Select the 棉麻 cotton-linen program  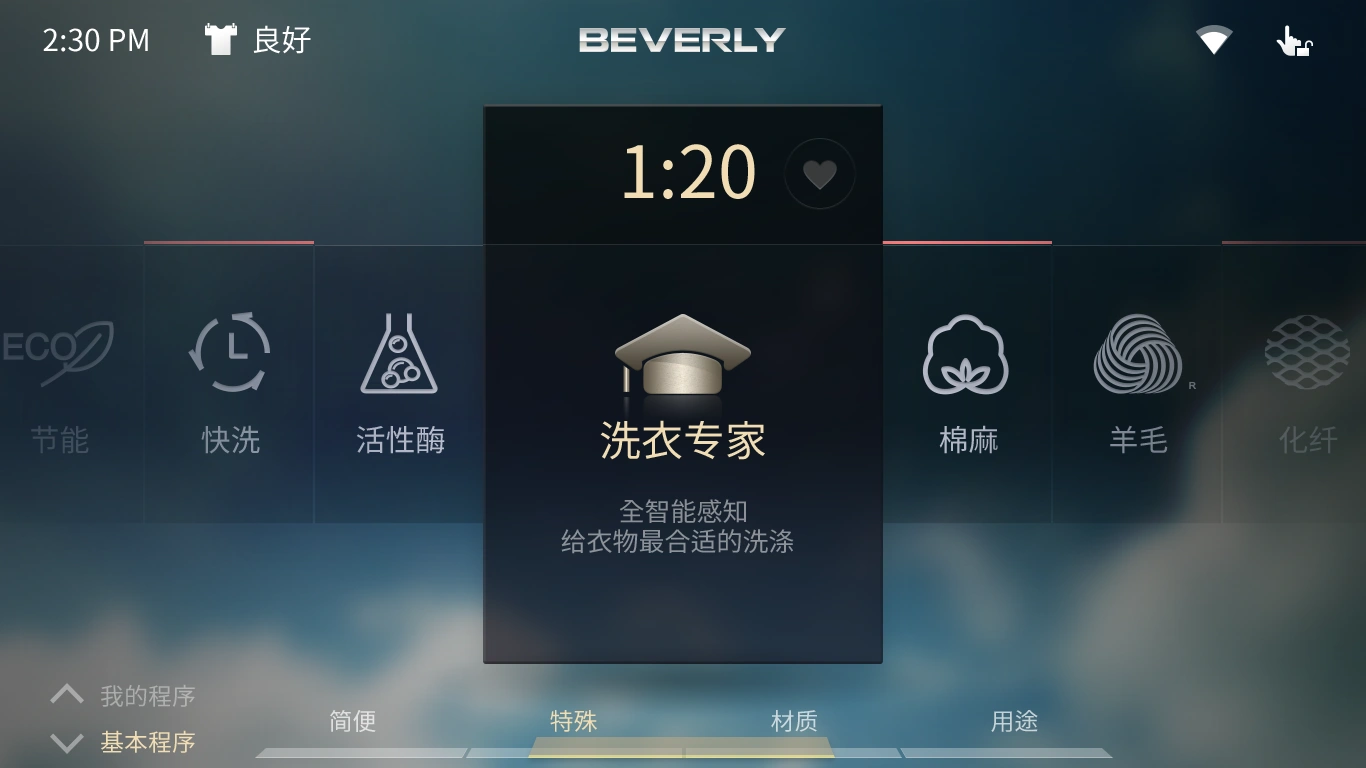[966, 385]
